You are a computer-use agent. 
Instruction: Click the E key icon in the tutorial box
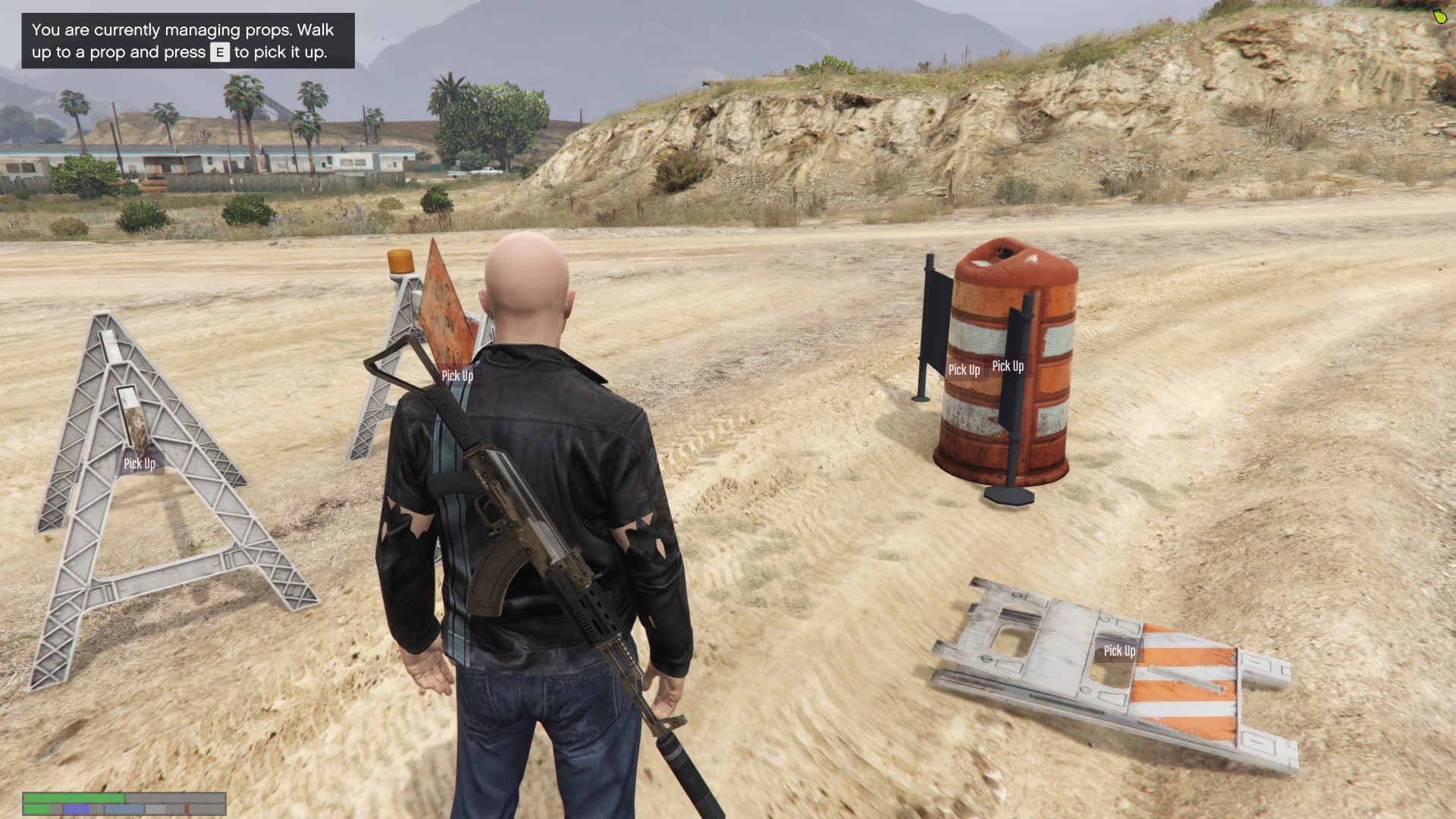tap(219, 53)
